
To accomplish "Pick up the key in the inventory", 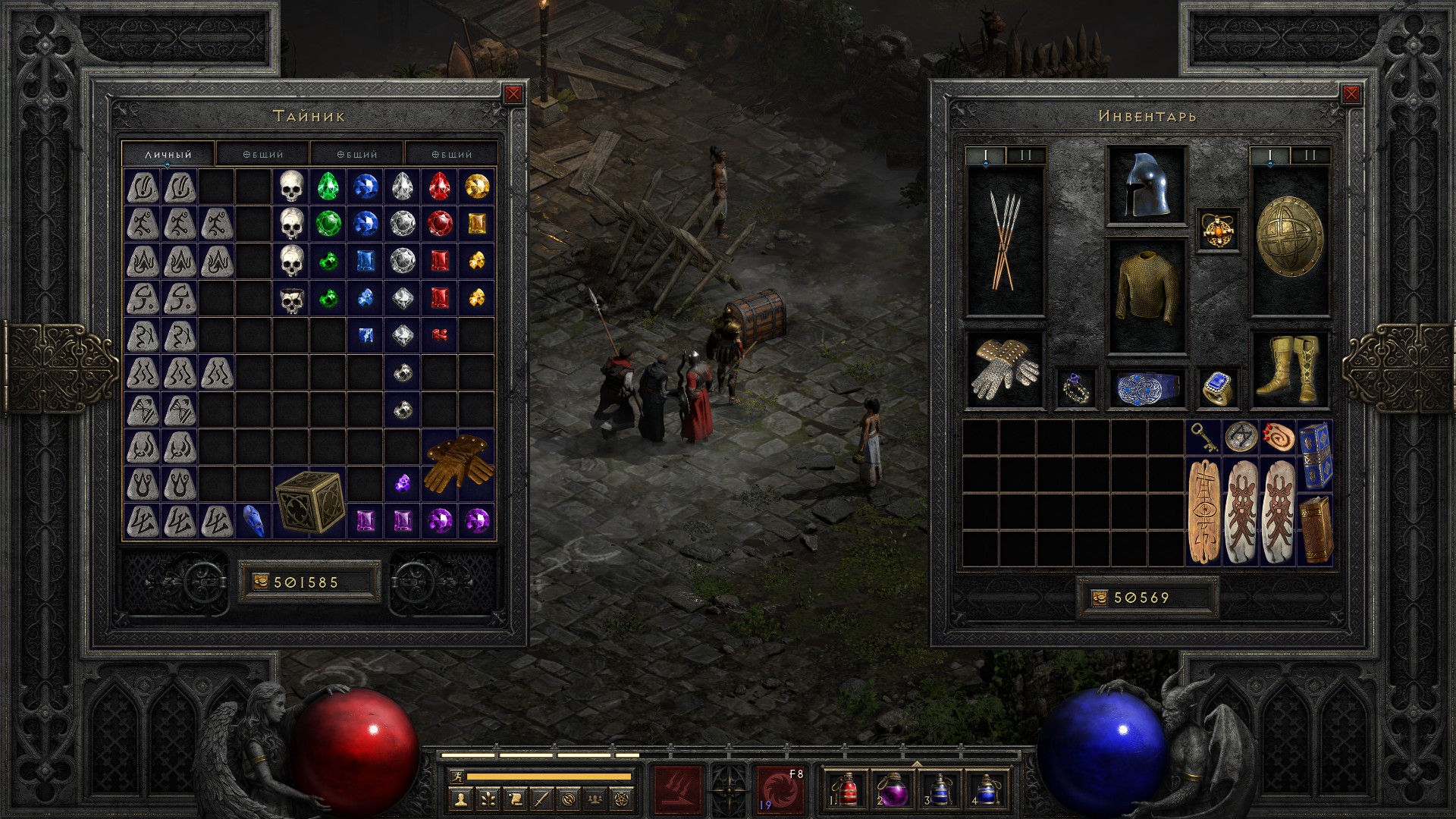I will coord(1203,438).
